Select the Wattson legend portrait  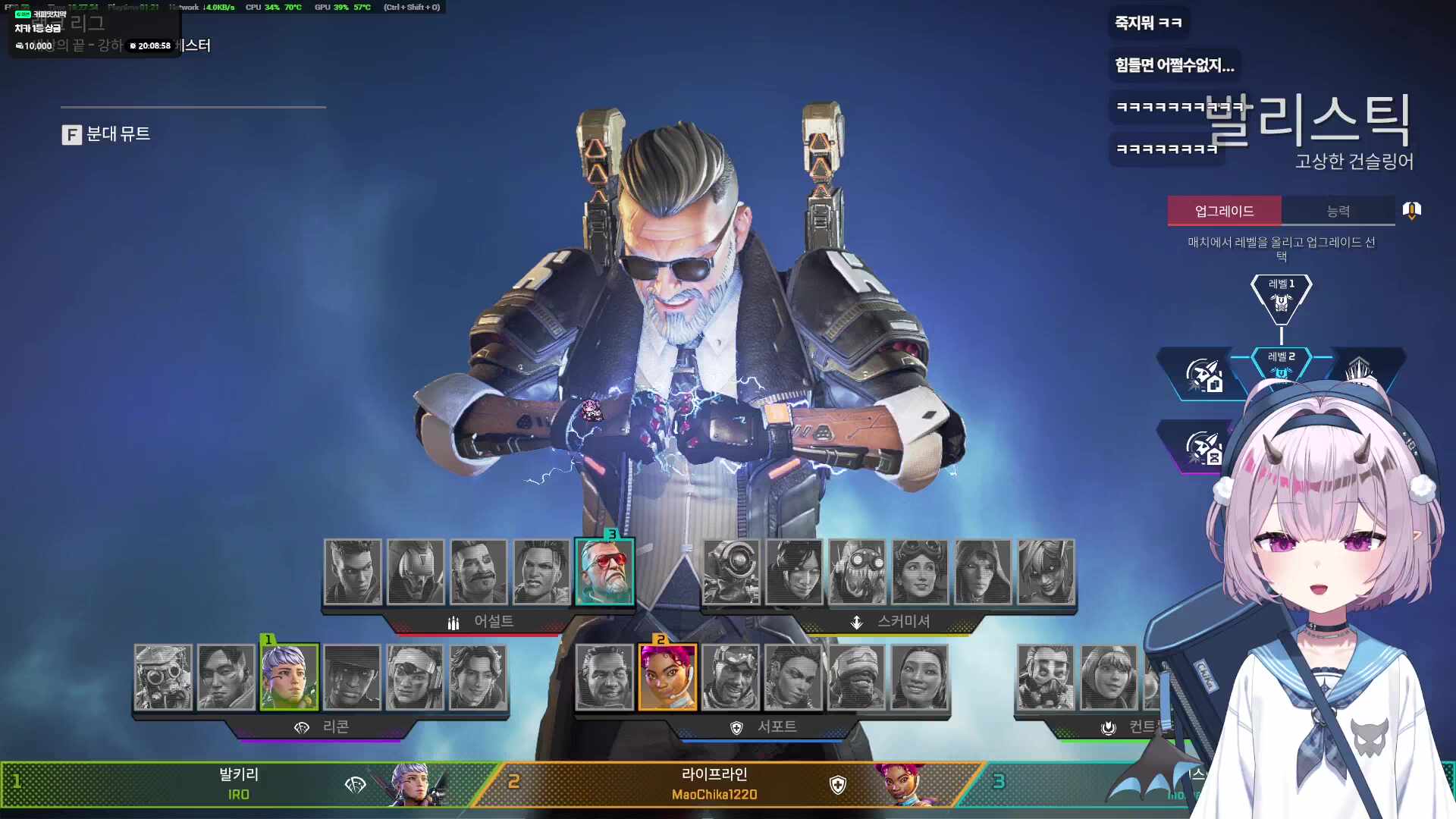(x=1109, y=677)
